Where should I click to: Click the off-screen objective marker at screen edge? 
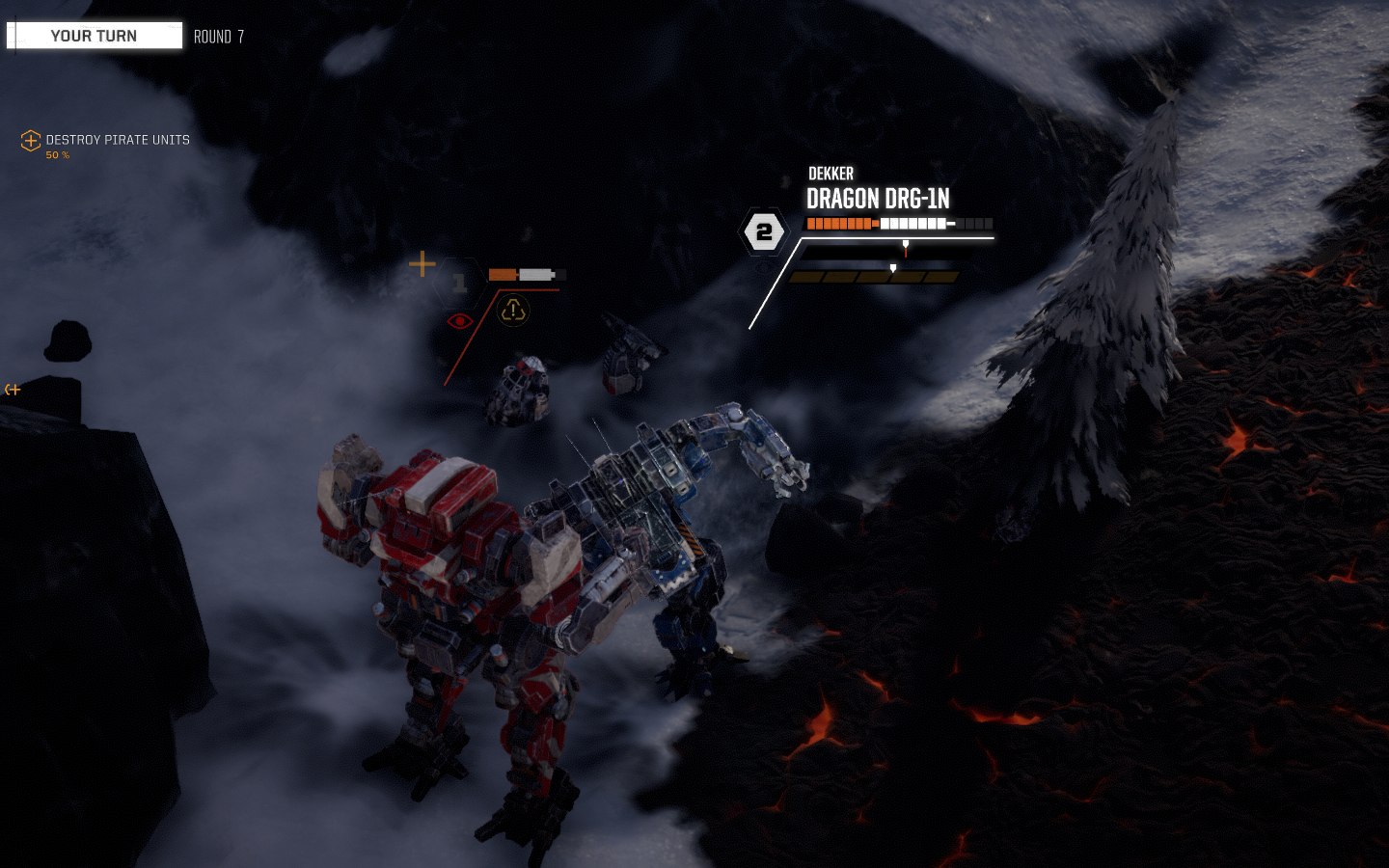tap(13, 390)
